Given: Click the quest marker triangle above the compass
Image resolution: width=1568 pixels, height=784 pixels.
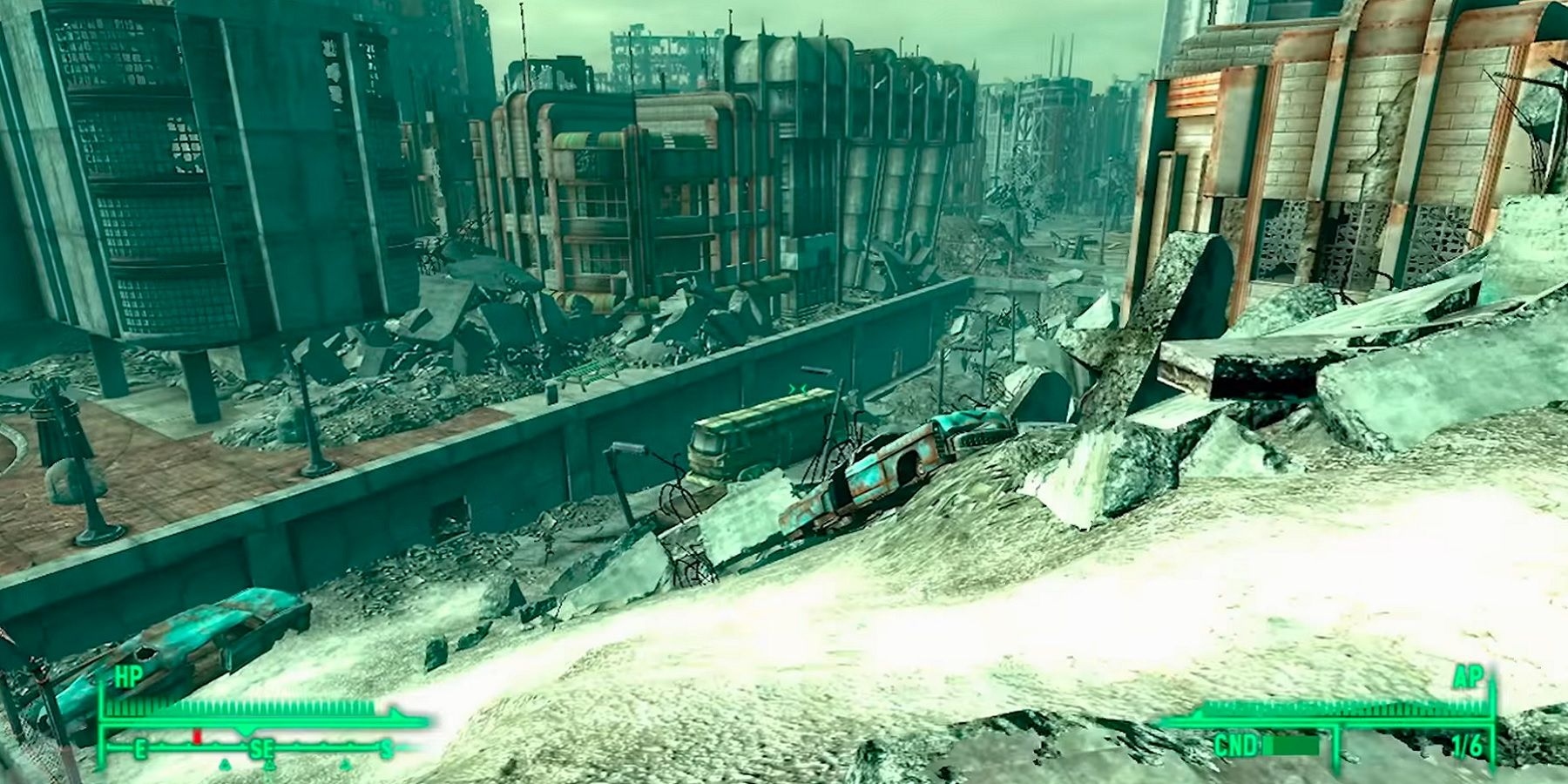Looking at the screenshot, I should 245,734.
